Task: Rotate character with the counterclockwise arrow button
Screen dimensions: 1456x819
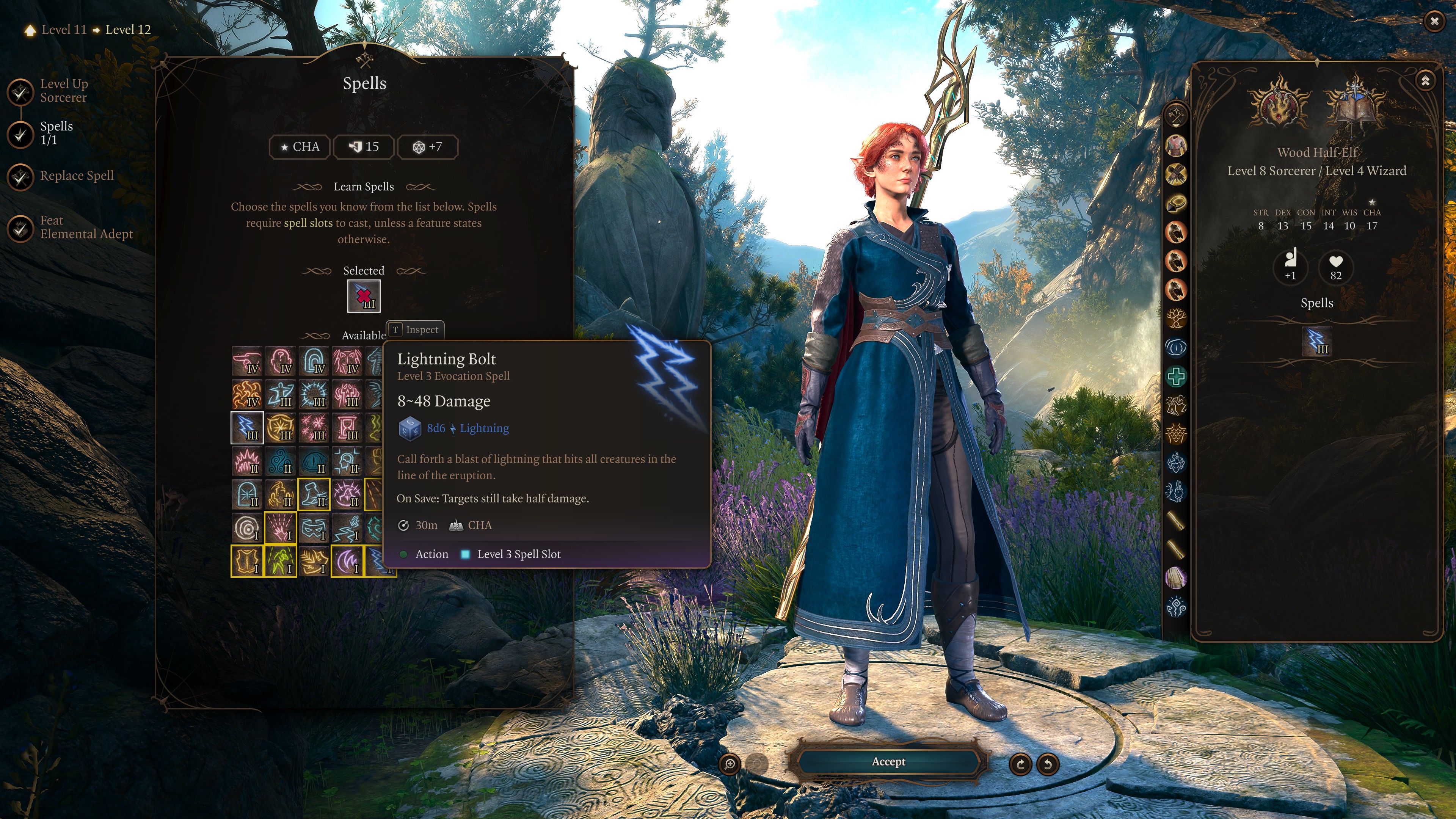Action: point(1047,764)
